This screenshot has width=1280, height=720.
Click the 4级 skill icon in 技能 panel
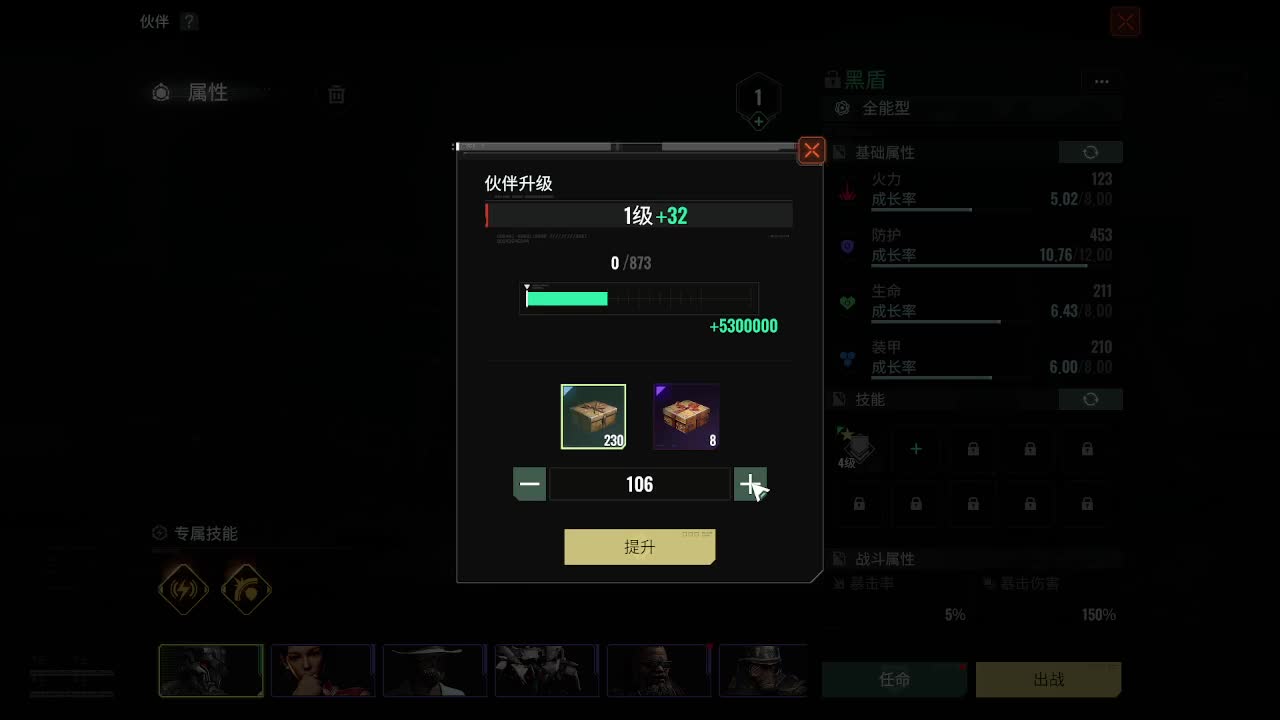(x=858, y=449)
